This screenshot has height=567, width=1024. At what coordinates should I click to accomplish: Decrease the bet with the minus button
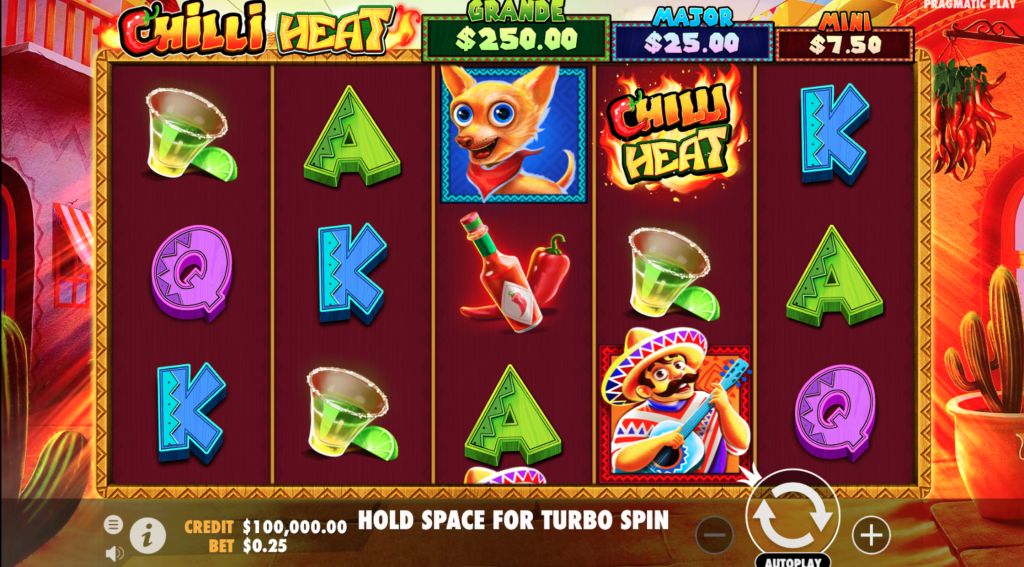click(714, 535)
